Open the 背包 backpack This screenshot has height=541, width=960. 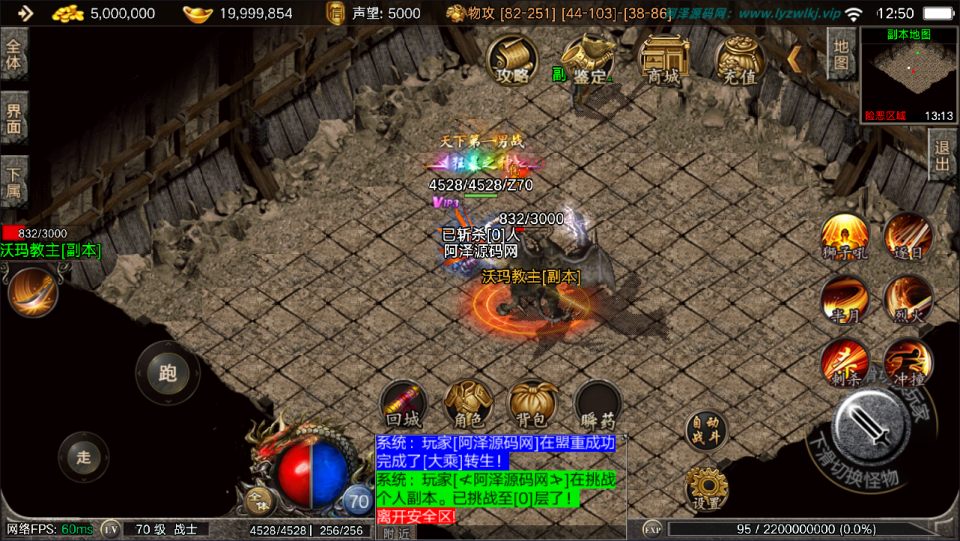533,404
